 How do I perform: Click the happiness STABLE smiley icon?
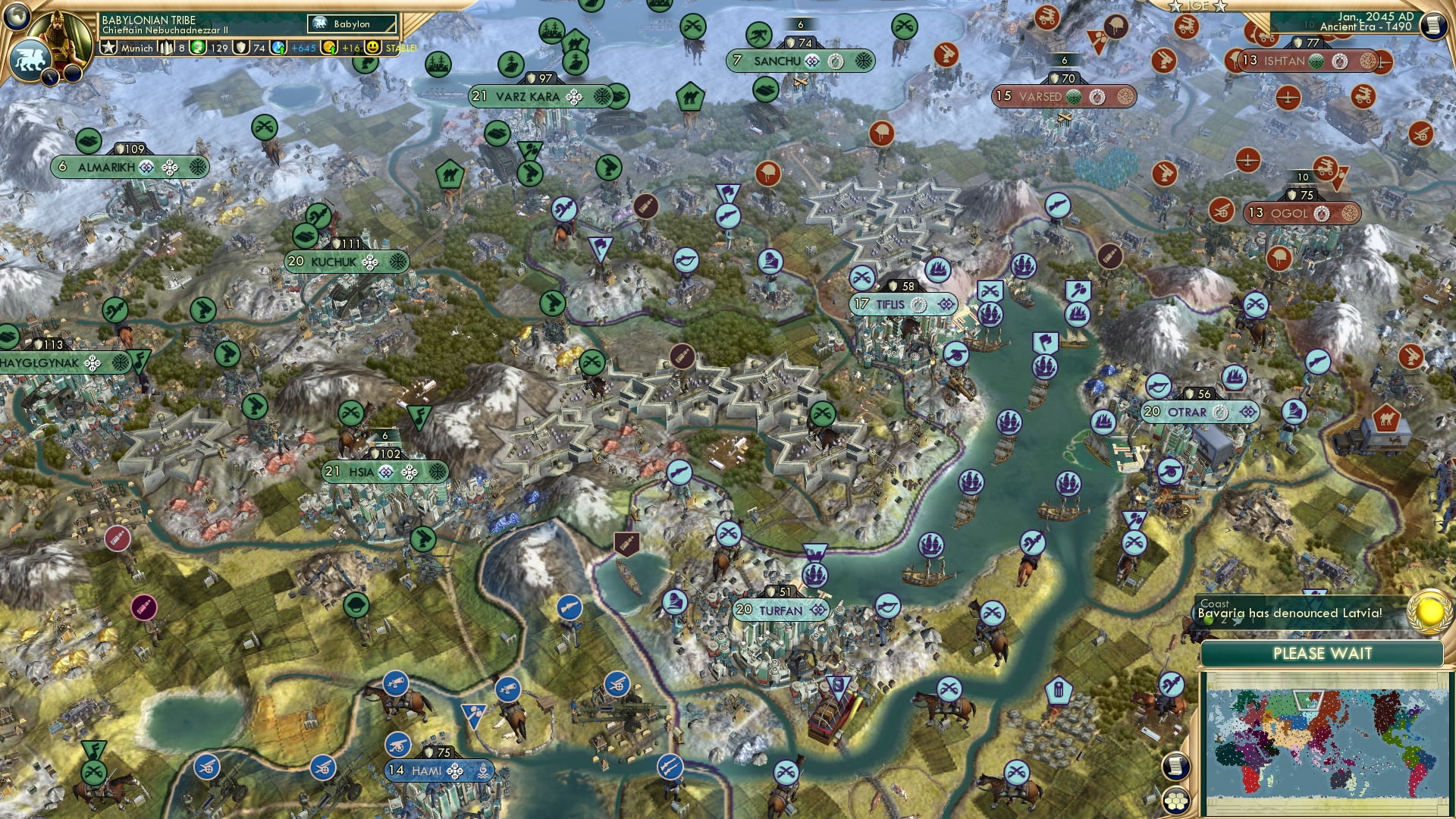[372, 48]
